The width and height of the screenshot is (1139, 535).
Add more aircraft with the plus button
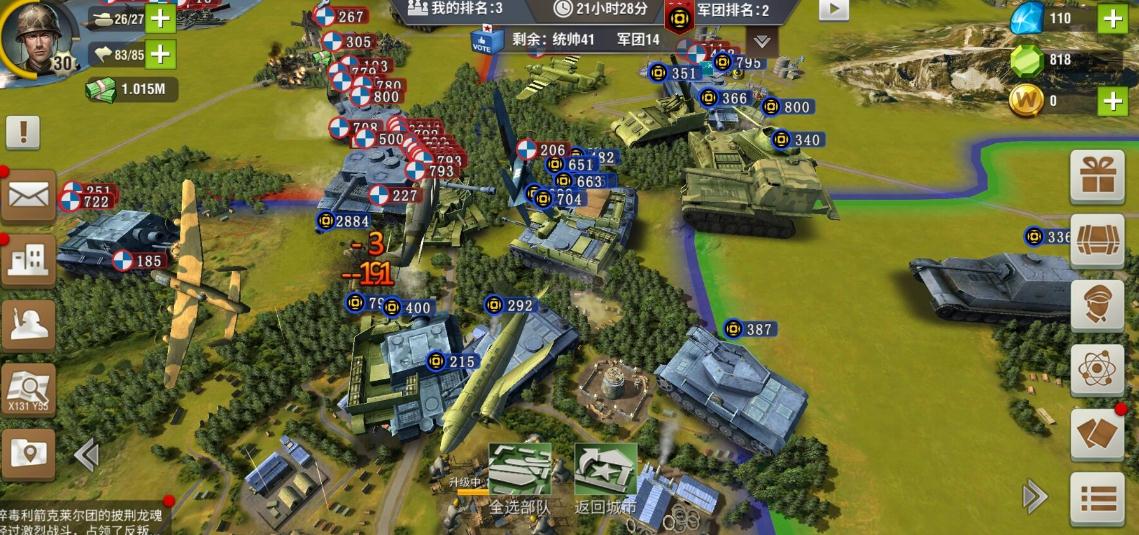click(161, 53)
